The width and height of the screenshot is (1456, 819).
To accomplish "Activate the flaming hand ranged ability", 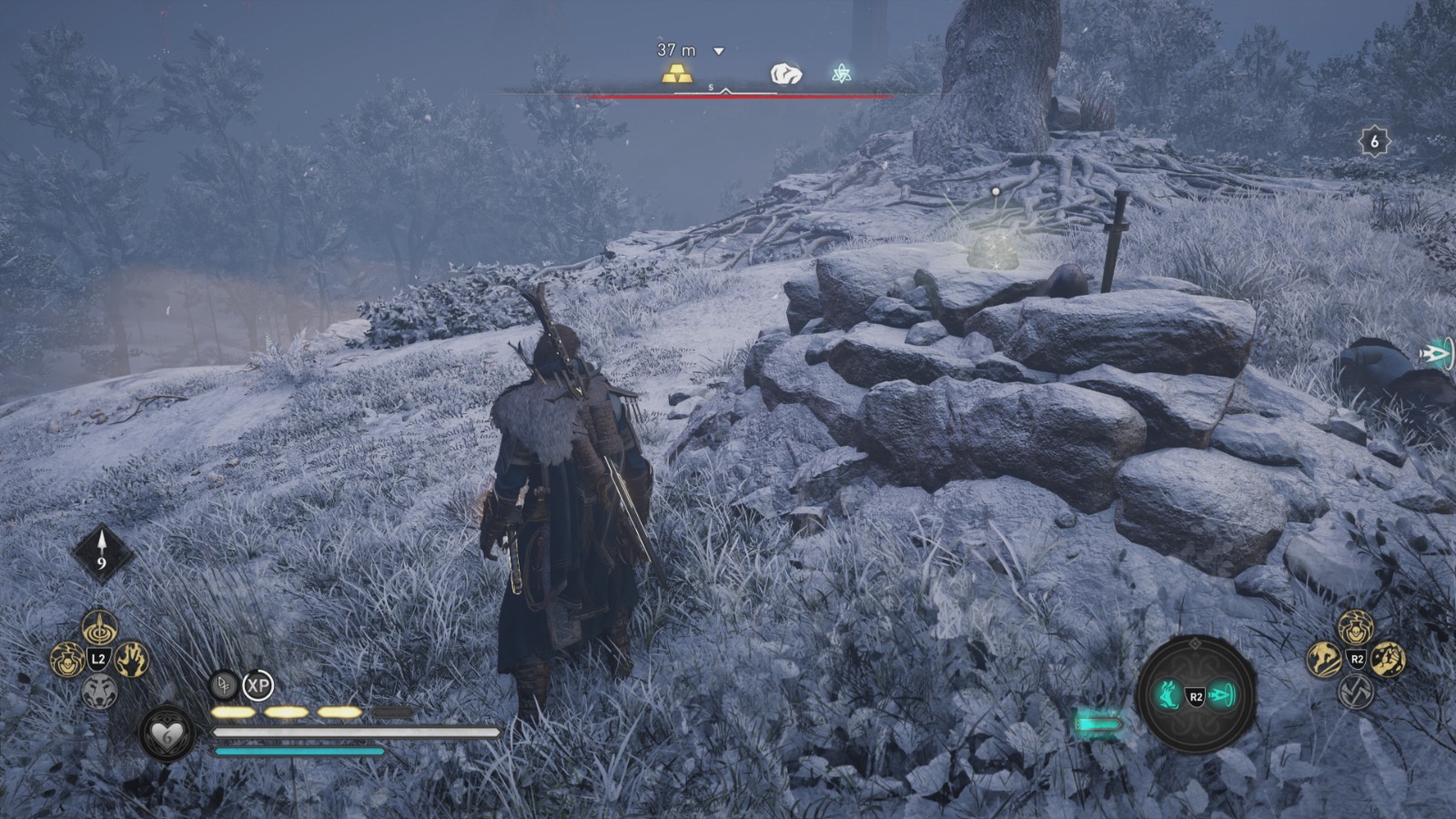I will point(131,659).
